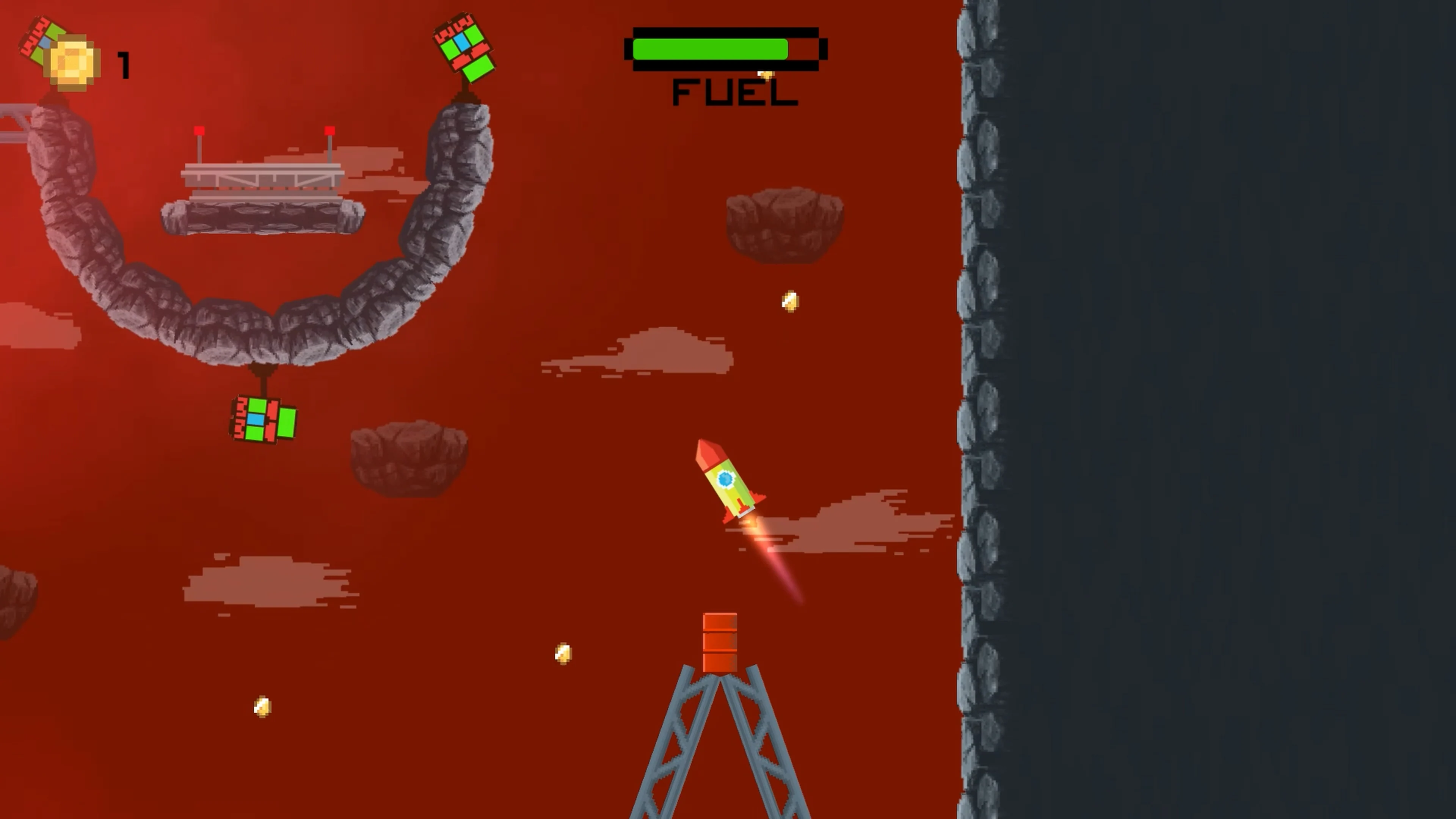
Task: Click the coin piece left of the launch tower
Action: pyautogui.click(x=563, y=653)
